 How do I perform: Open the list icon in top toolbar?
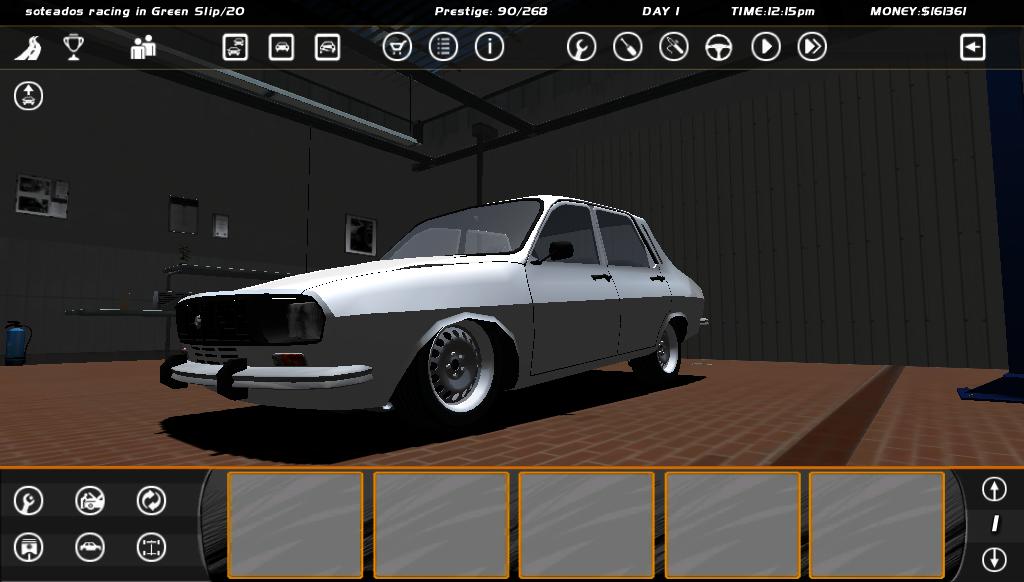point(443,47)
